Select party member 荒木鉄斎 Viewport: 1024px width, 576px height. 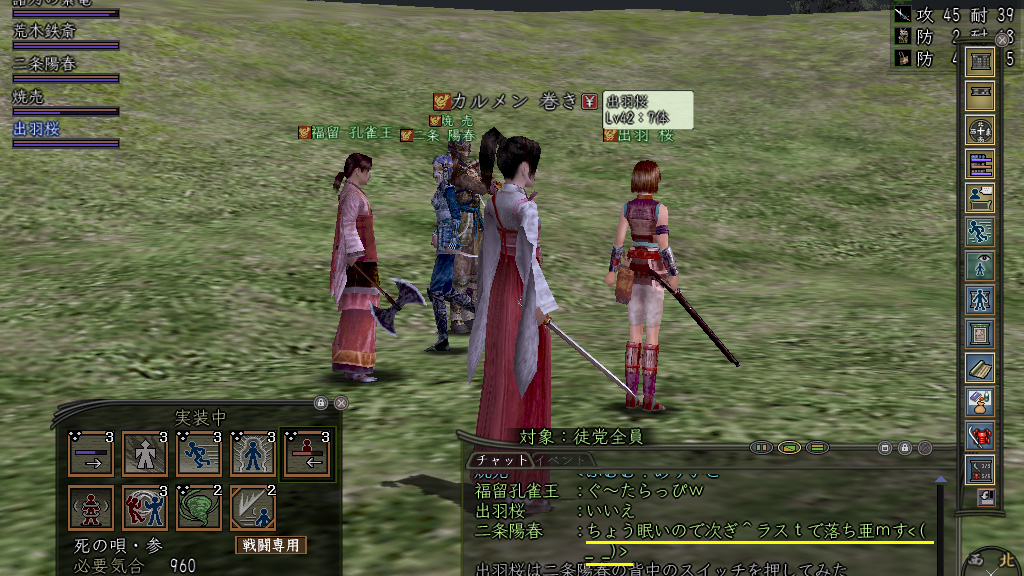click(x=45, y=30)
